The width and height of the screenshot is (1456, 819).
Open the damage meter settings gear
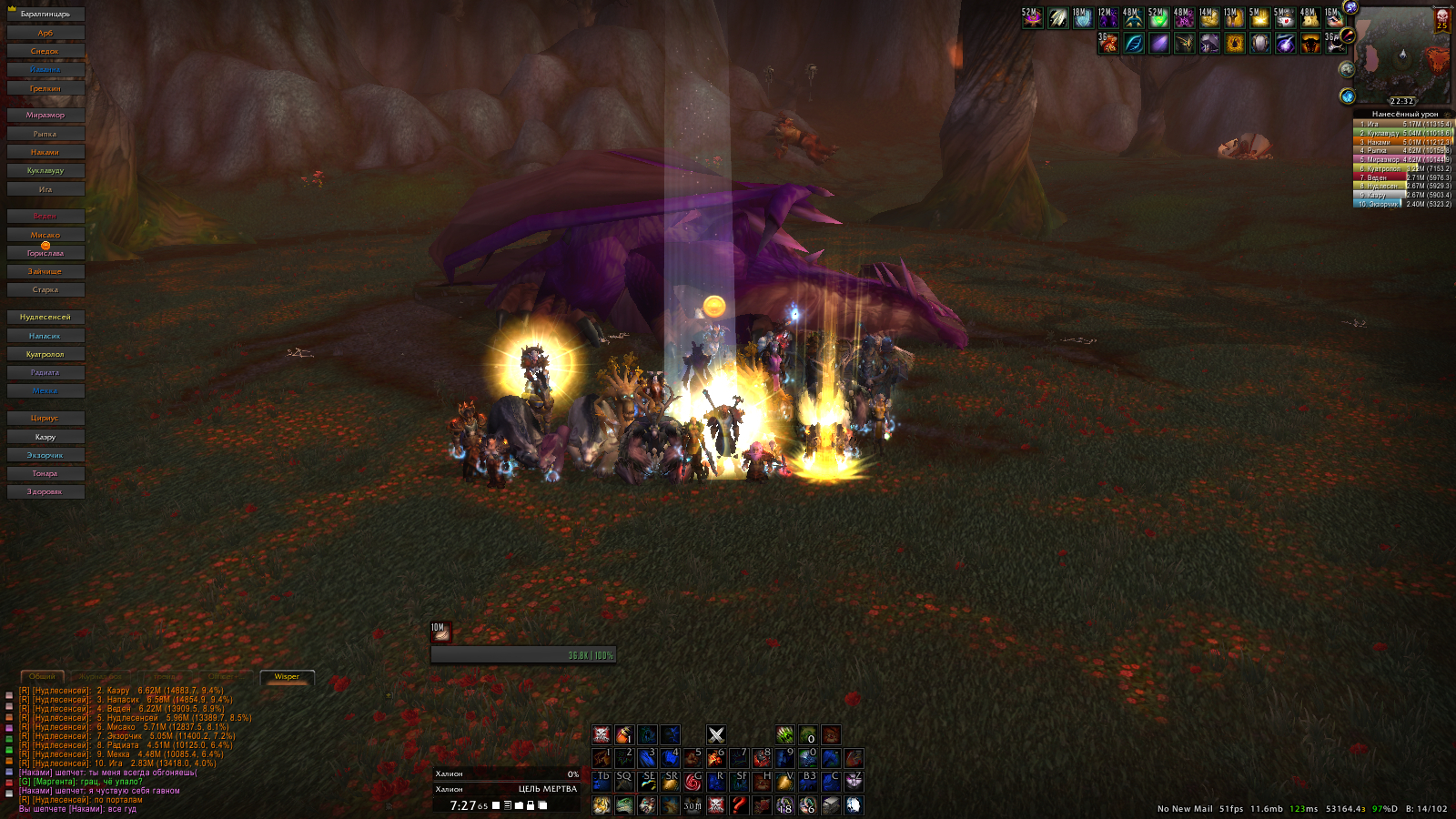1448,115
